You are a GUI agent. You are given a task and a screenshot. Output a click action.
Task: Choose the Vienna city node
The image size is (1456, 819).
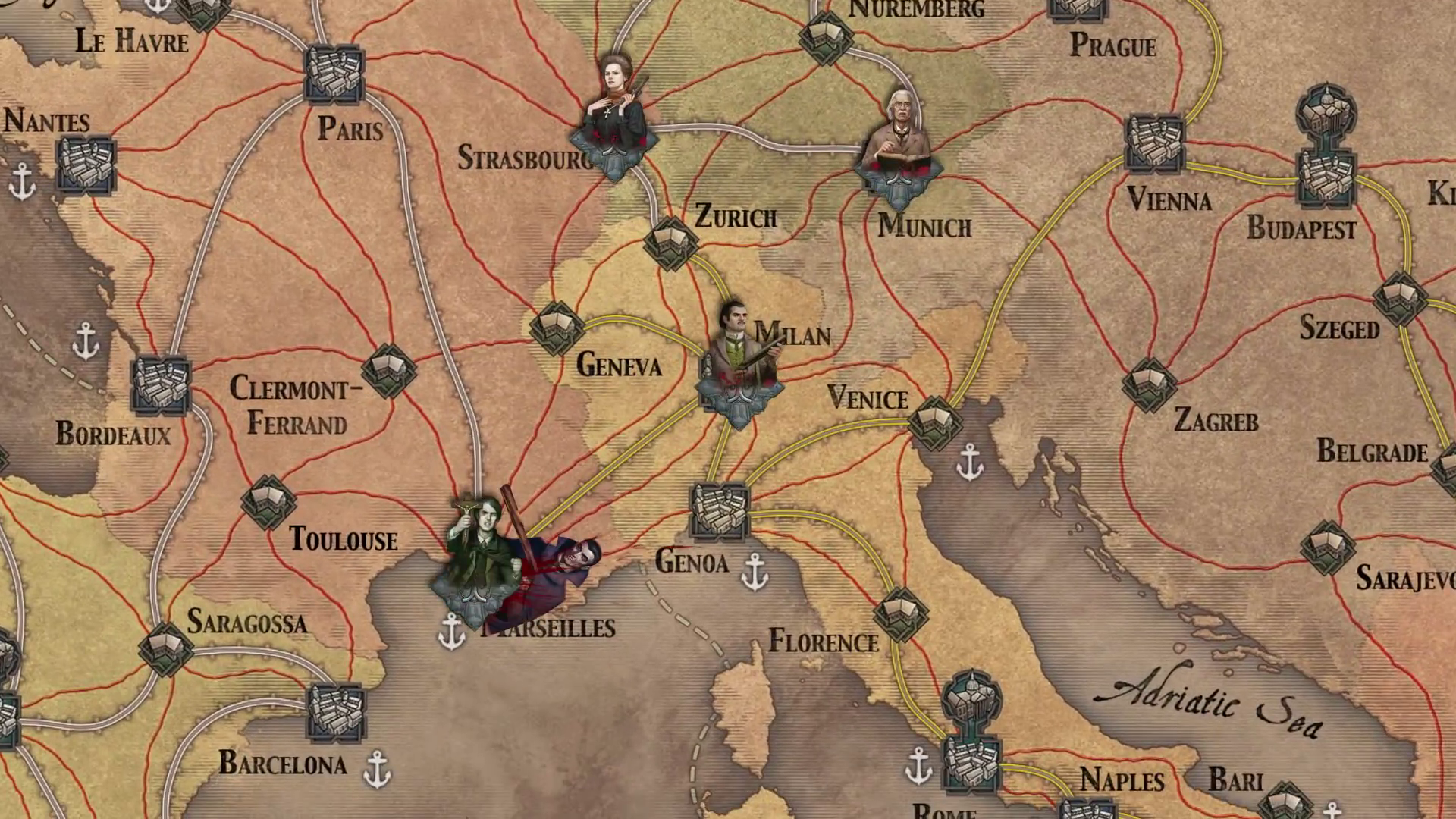[x=1154, y=143]
